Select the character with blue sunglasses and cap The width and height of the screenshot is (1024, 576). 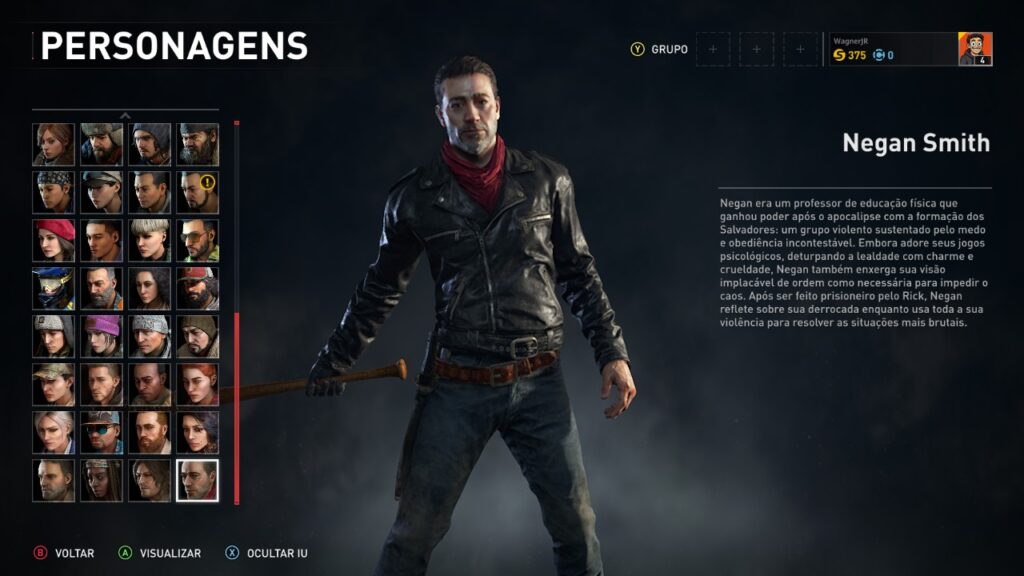(101, 432)
